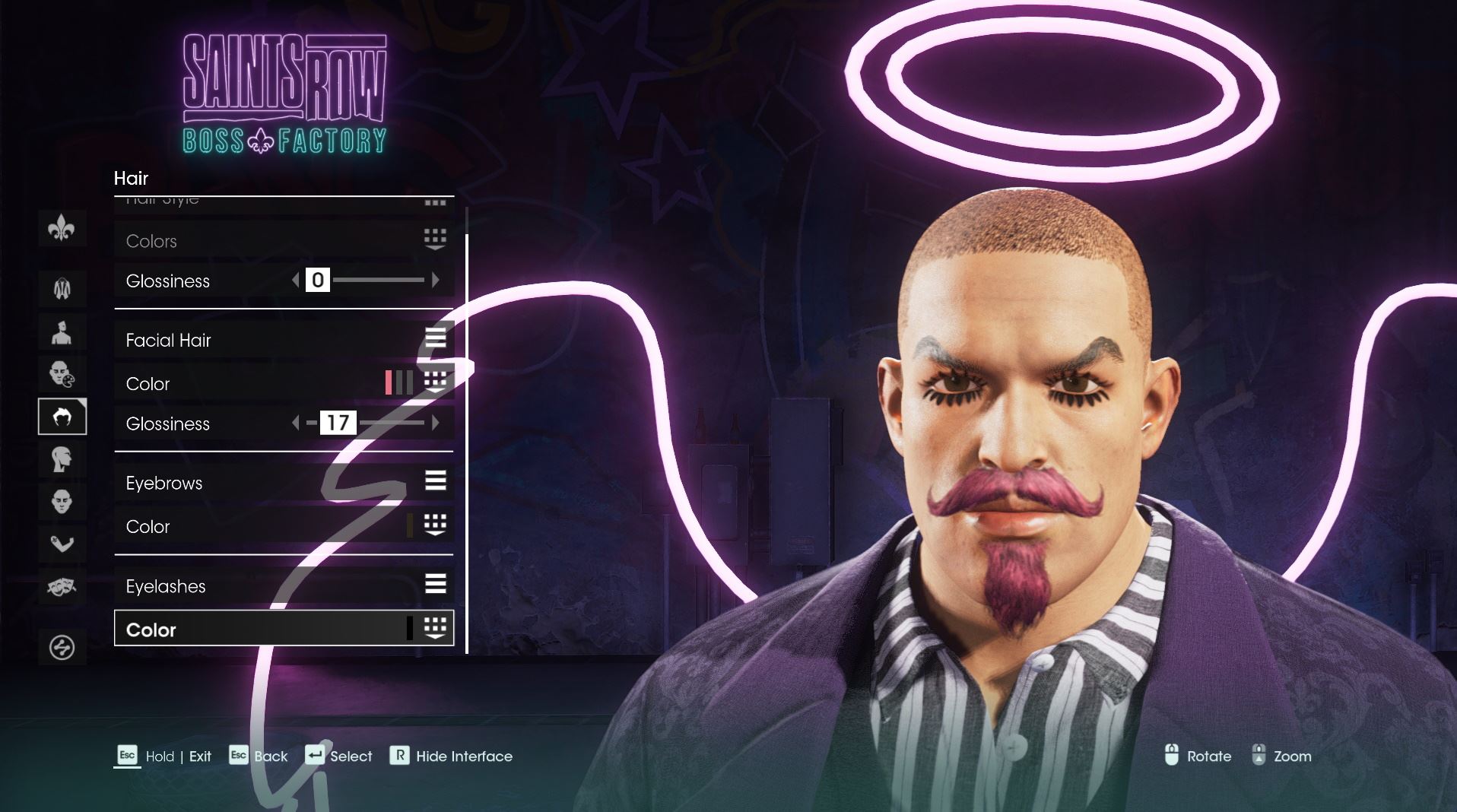Image resolution: width=1457 pixels, height=812 pixels.
Task: Switch to the bust silhouette category
Action: tap(62, 332)
